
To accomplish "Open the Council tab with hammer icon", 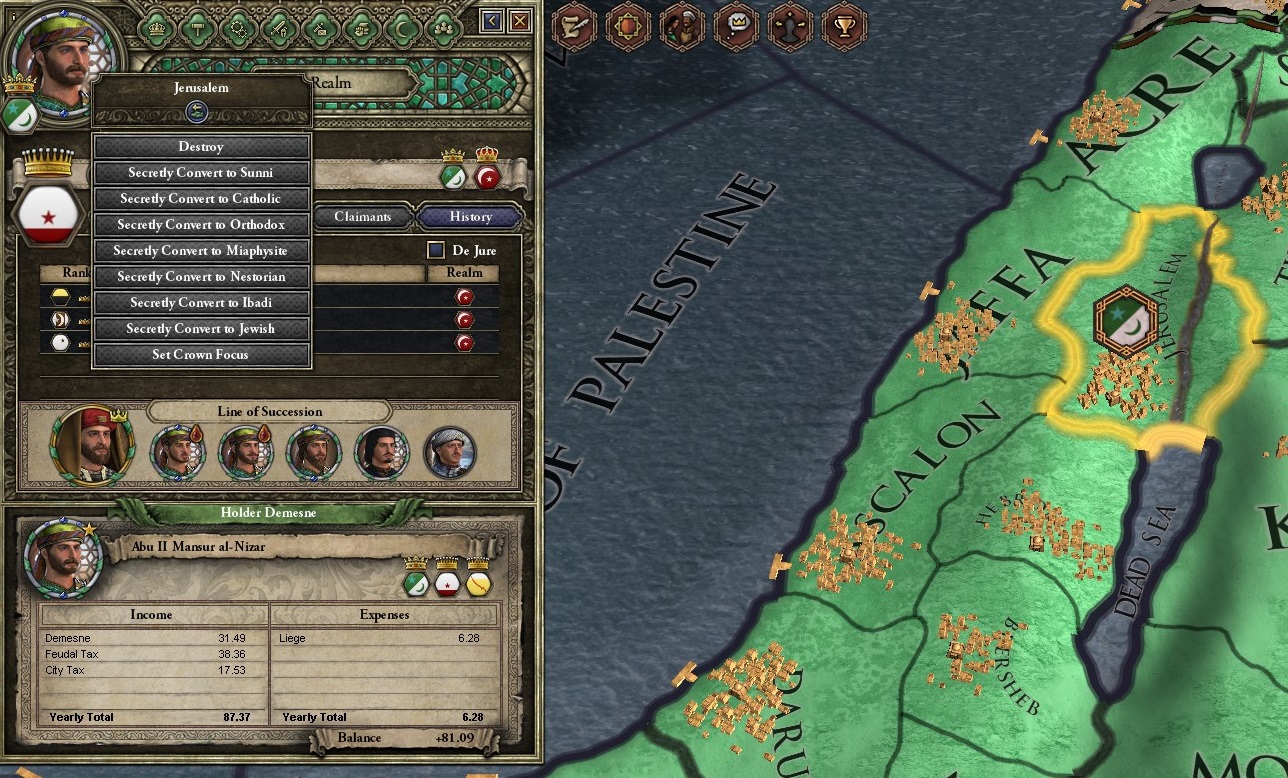I will tap(197, 28).
